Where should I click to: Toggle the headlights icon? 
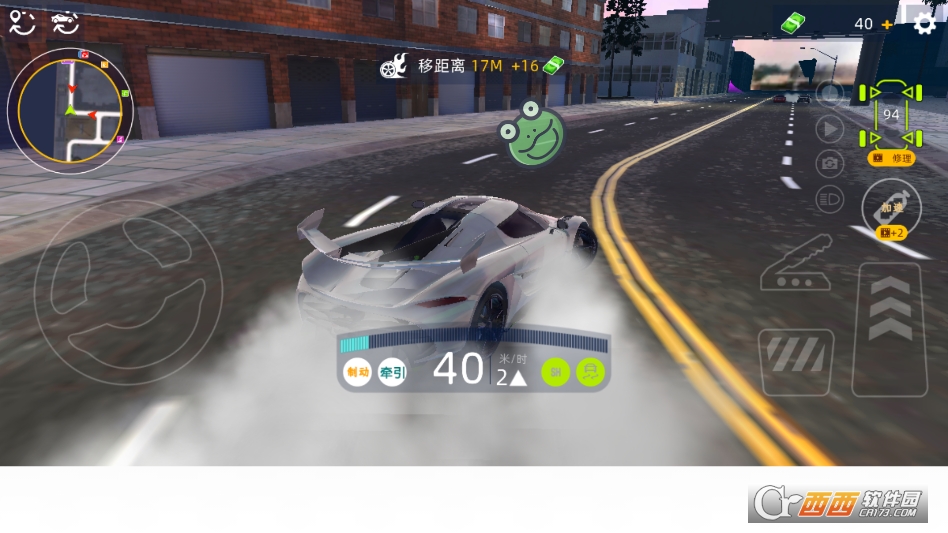(829, 197)
